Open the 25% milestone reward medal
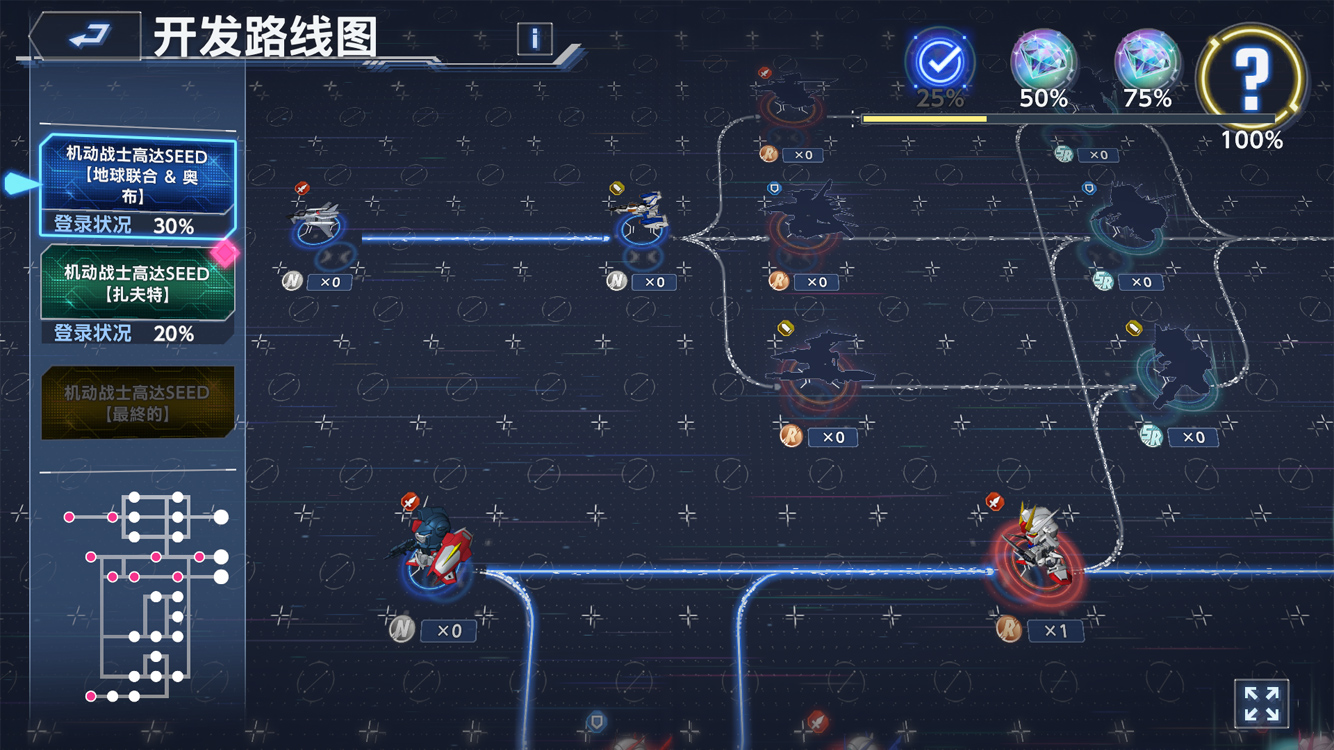This screenshot has height=750, width=1334. pos(937,63)
